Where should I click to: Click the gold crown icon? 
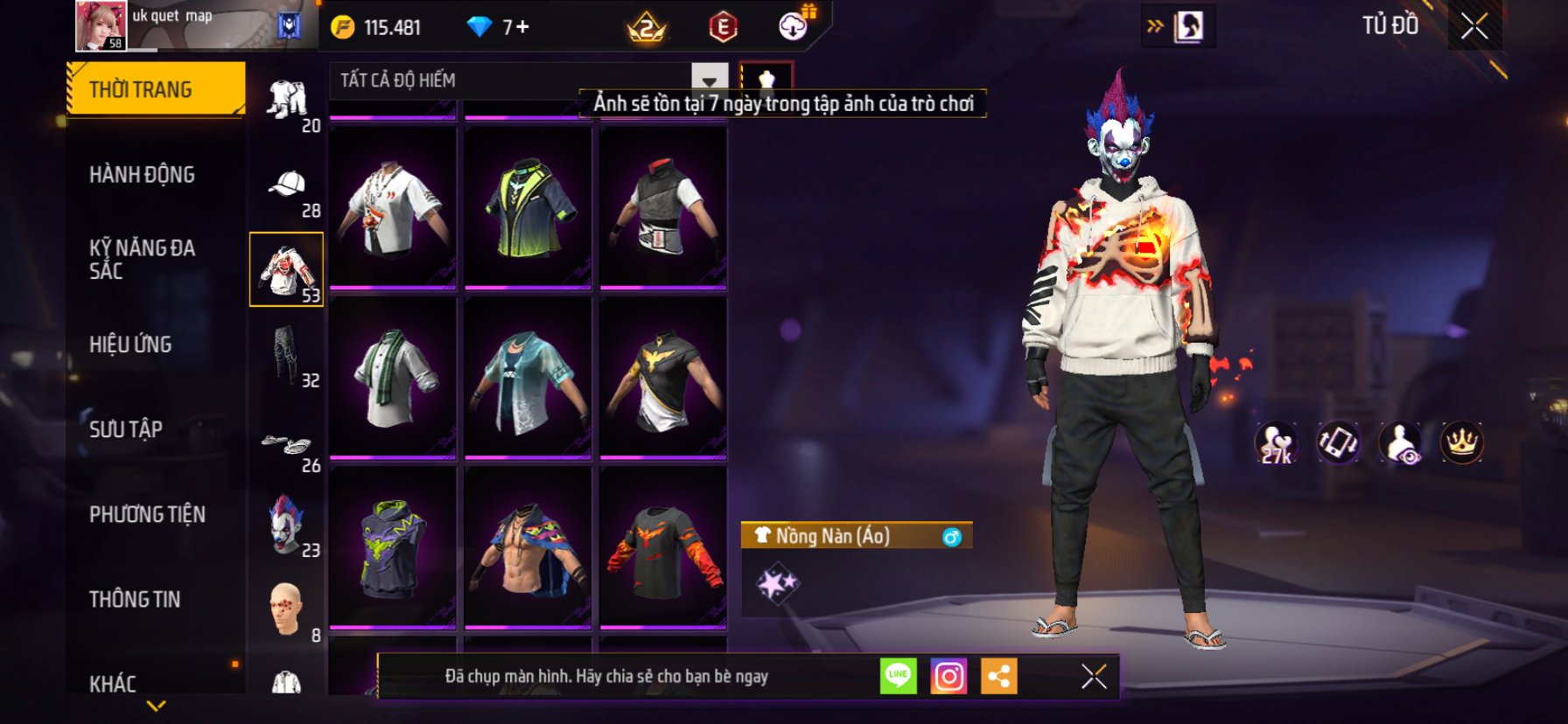coord(1461,442)
